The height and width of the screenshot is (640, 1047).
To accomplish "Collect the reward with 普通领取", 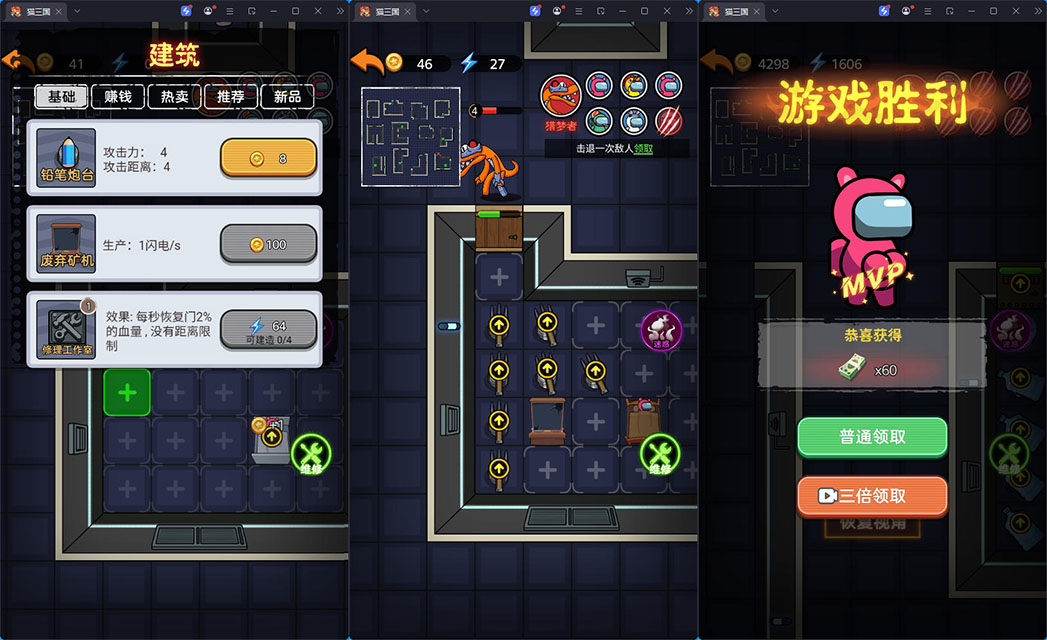I will coord(872,437).
